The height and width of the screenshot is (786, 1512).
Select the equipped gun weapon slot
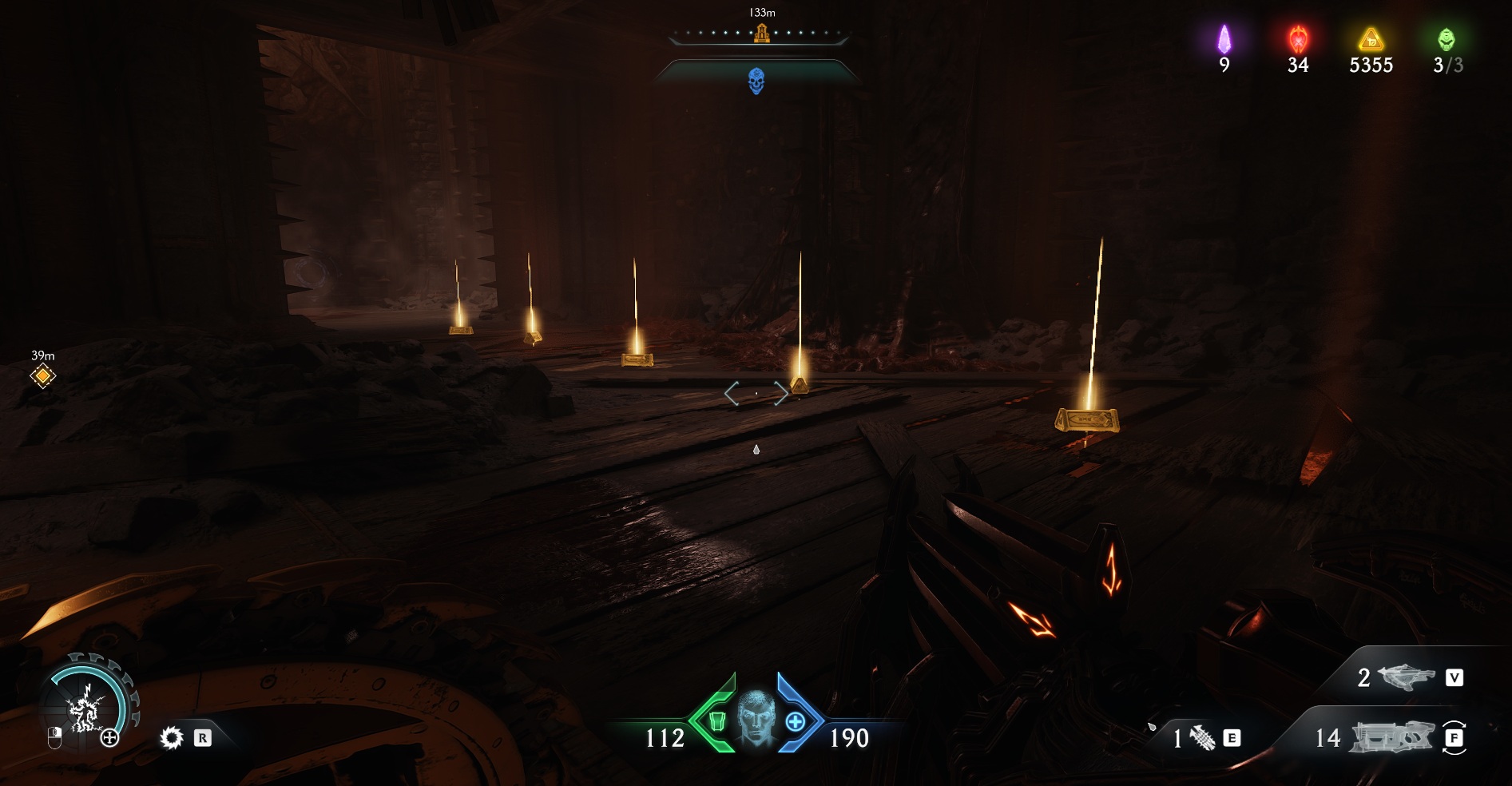[x=1391, y=737]
